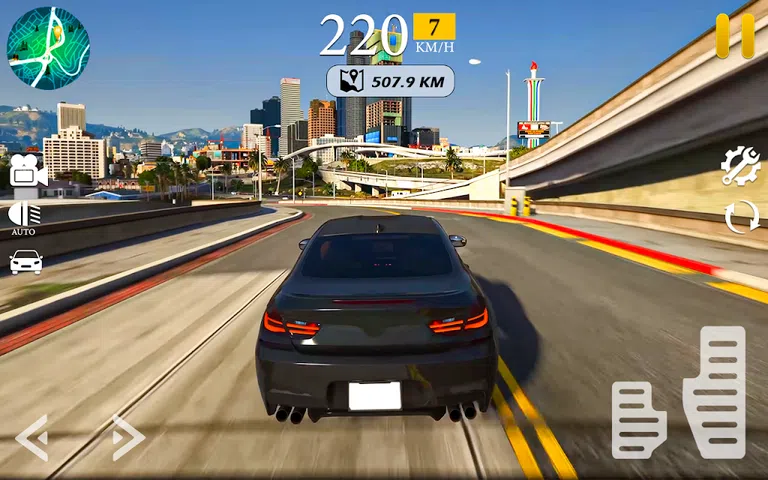
Task: Switch camera view with the video camera icon
Action: pos(27,171)
